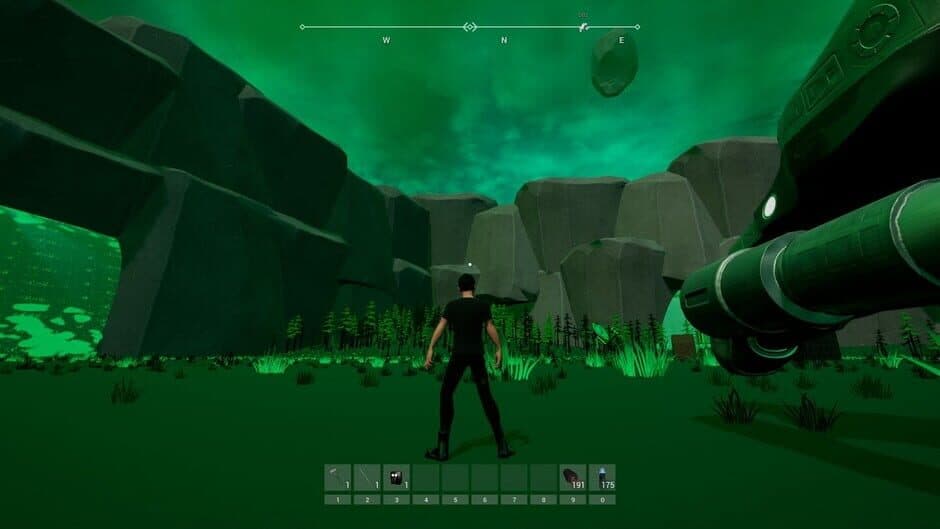Select the thin stick item in slot 2
940x529 pixels.
click(367, 477)
